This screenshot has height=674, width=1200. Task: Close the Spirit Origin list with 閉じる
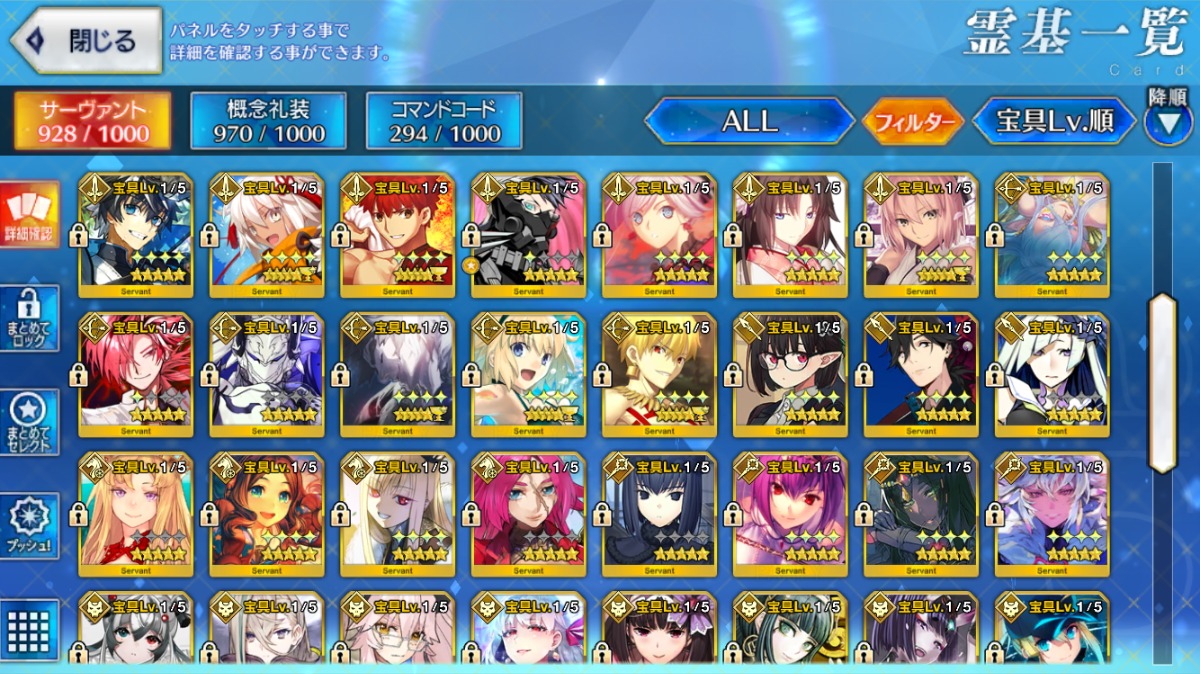point(86,40)
